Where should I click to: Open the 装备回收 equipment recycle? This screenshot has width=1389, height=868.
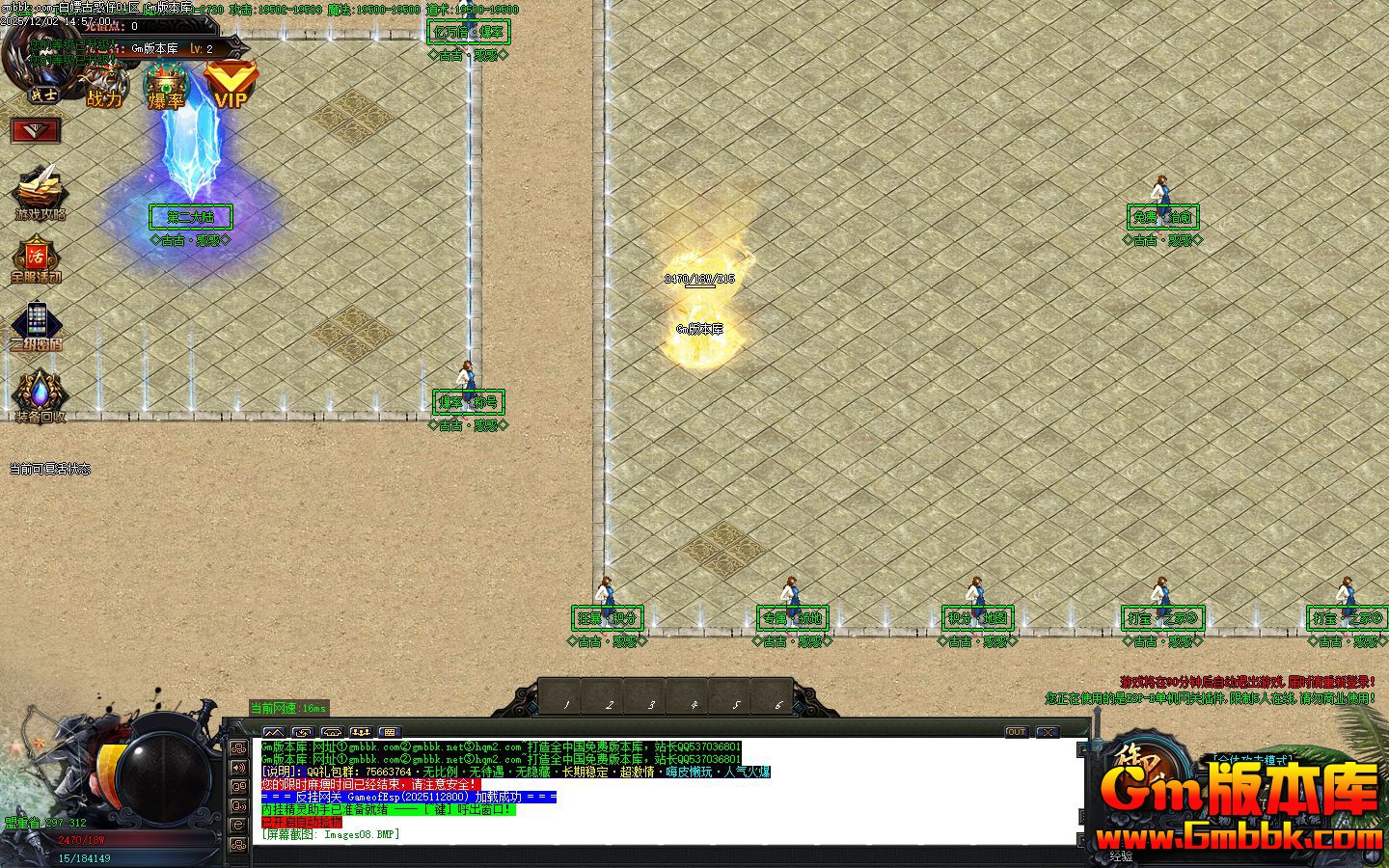[39, 395]
